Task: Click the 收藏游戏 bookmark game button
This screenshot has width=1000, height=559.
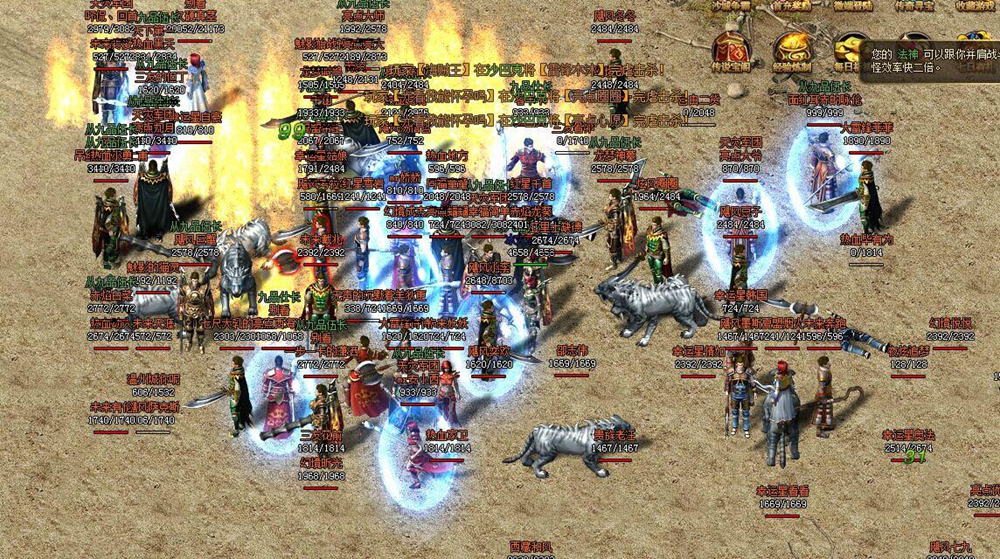Action: pos(977,6)
